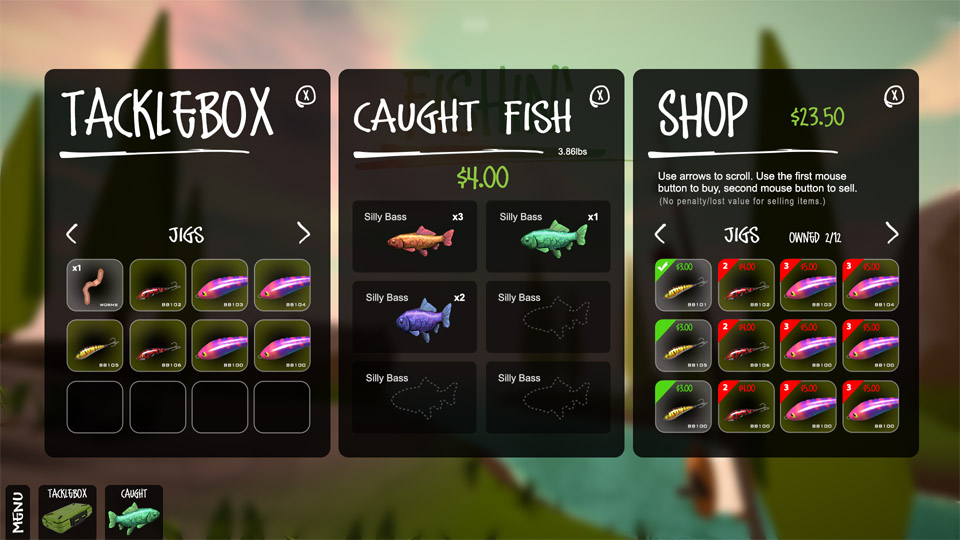Select BB105 yellow jig in Tacklebox

pyautogui.click(x=95, y=346)
